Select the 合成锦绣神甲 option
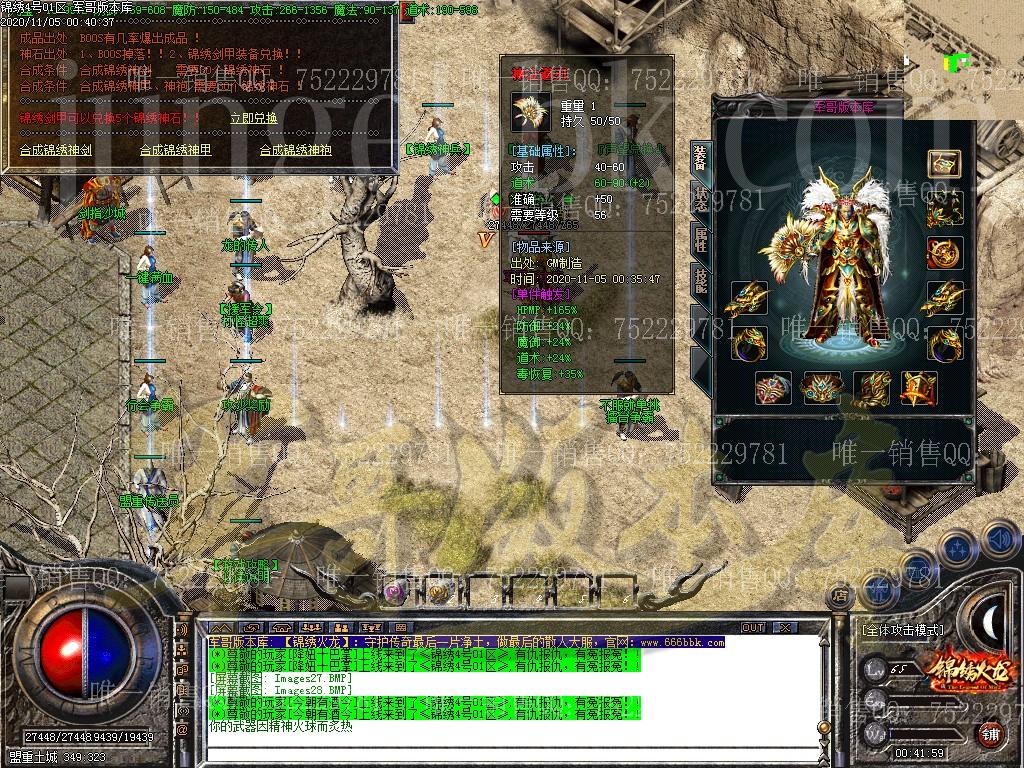Screen dimensions: 1024x768 (x=175, y=151)
